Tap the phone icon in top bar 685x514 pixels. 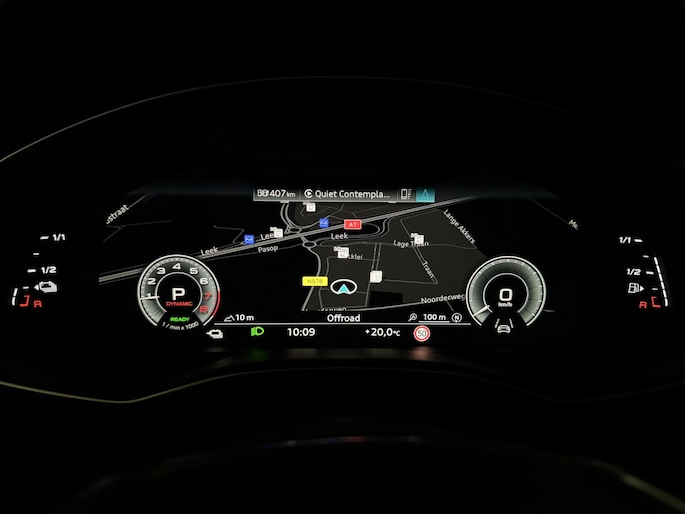pos(406,193)
